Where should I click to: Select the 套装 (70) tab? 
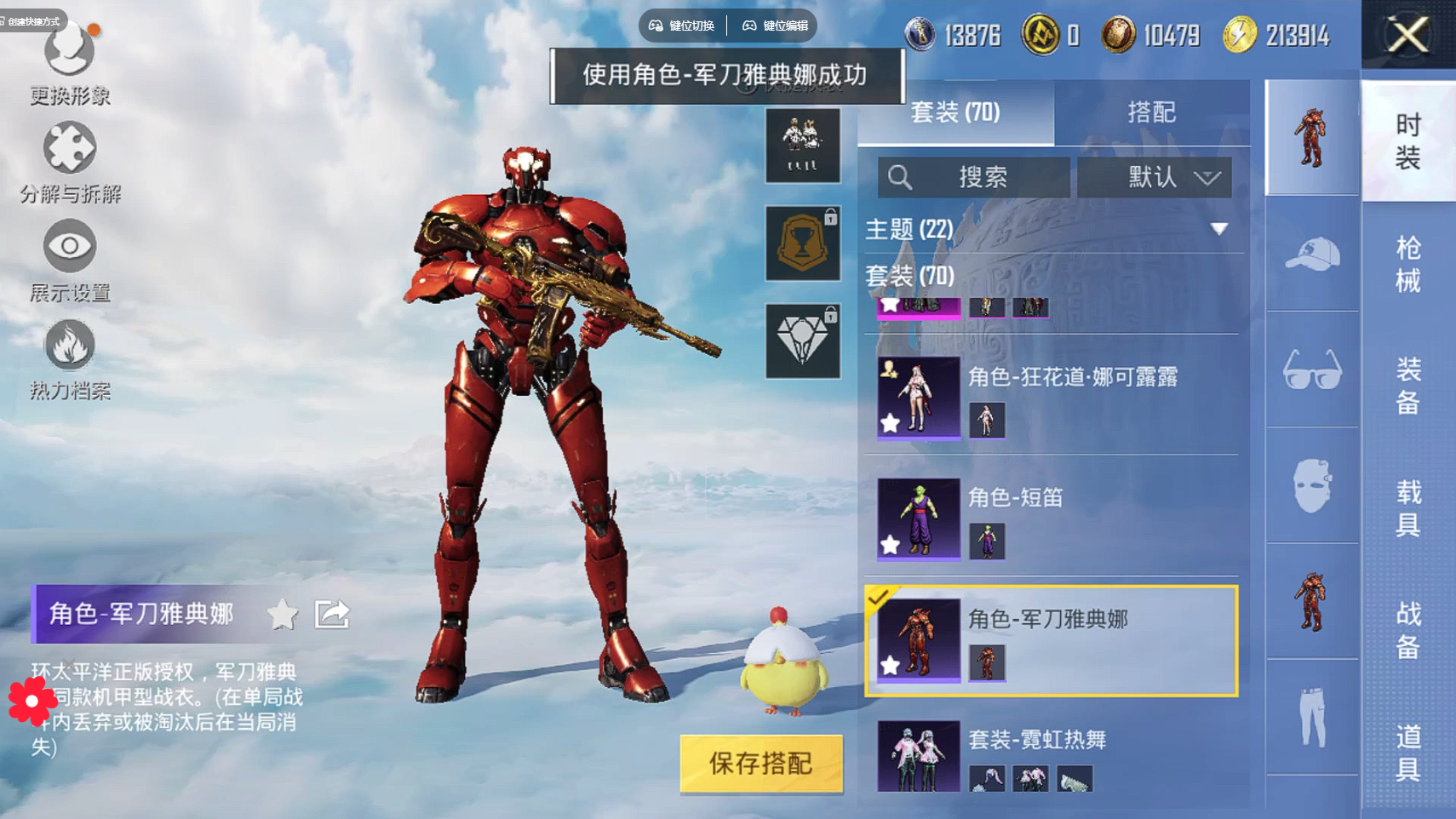[x=955, y=112]
